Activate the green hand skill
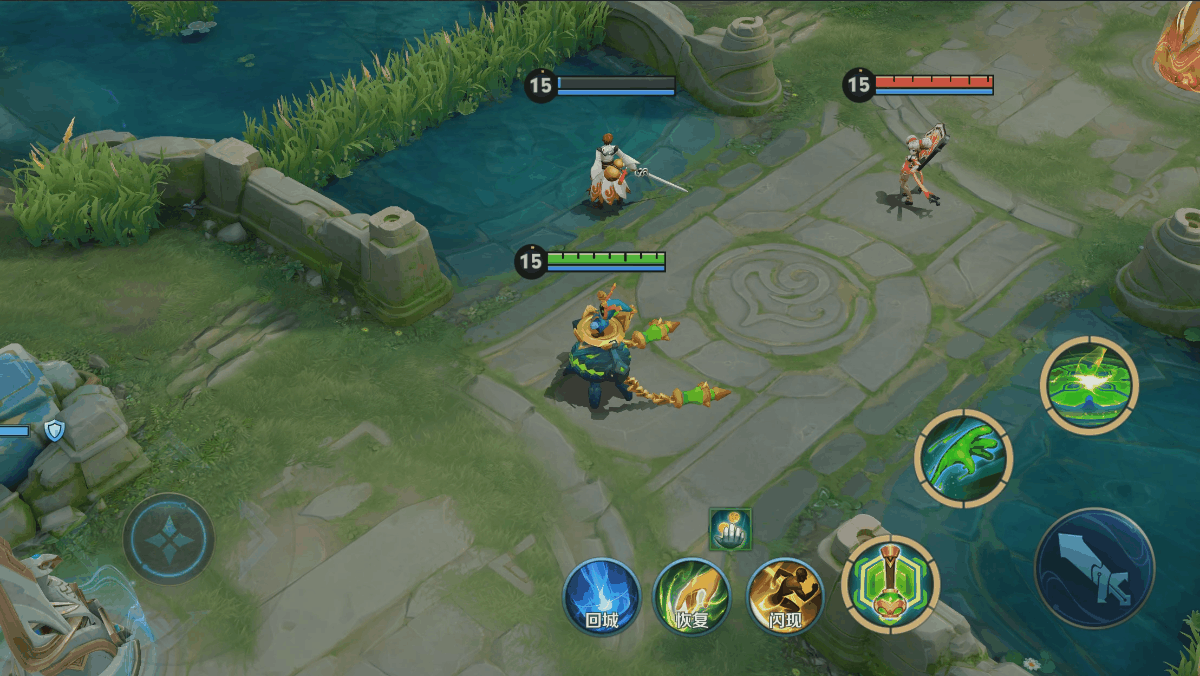 pyautogui.click(x=964, y=458)
